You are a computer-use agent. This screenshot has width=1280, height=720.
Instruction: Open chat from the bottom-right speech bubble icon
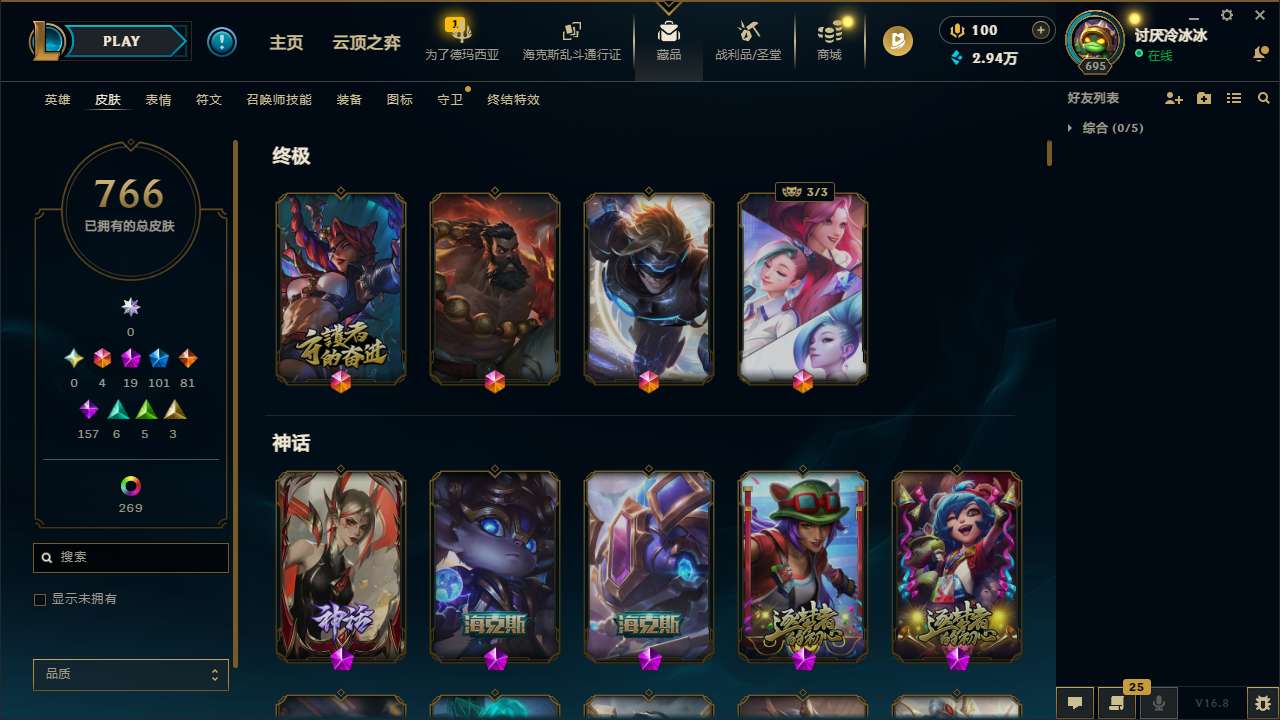pos(1075,703)
